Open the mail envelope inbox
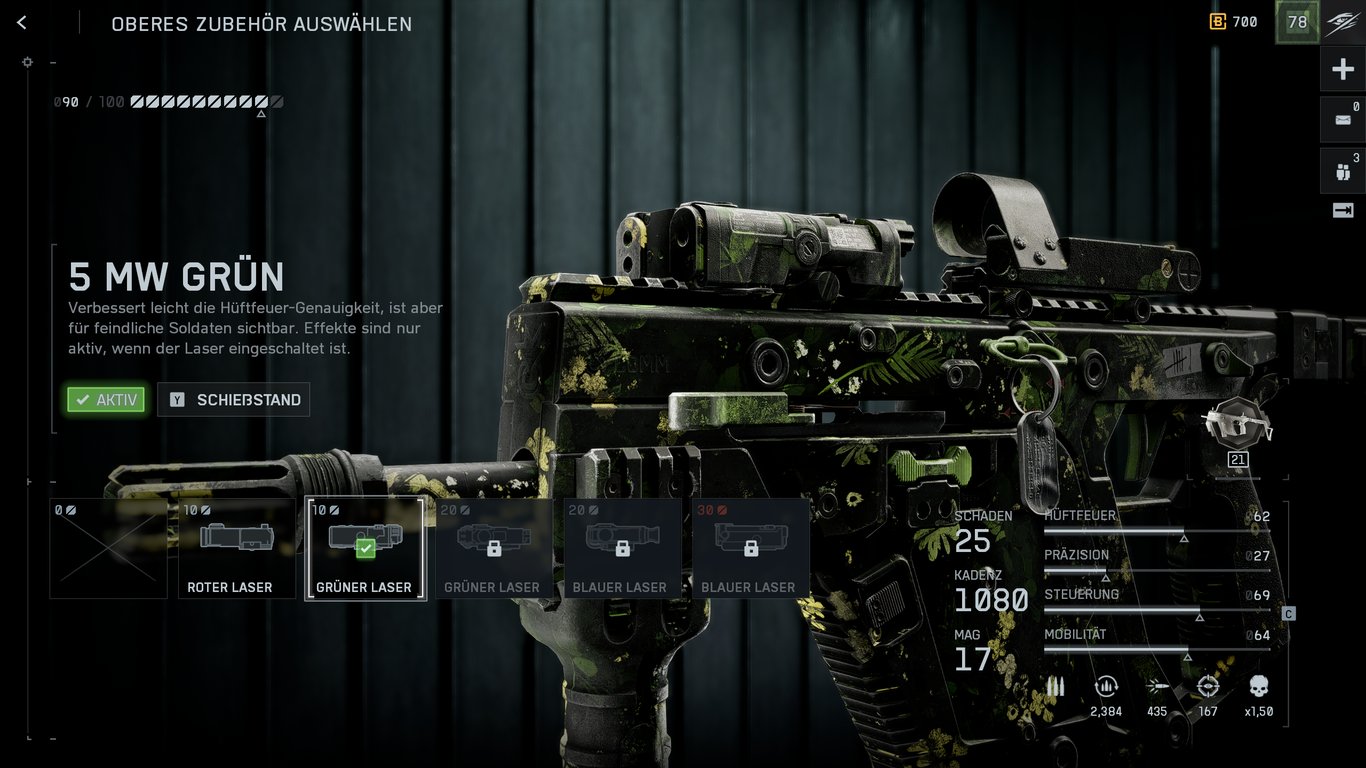The image size is (1366, 768). coord(1342,120)
